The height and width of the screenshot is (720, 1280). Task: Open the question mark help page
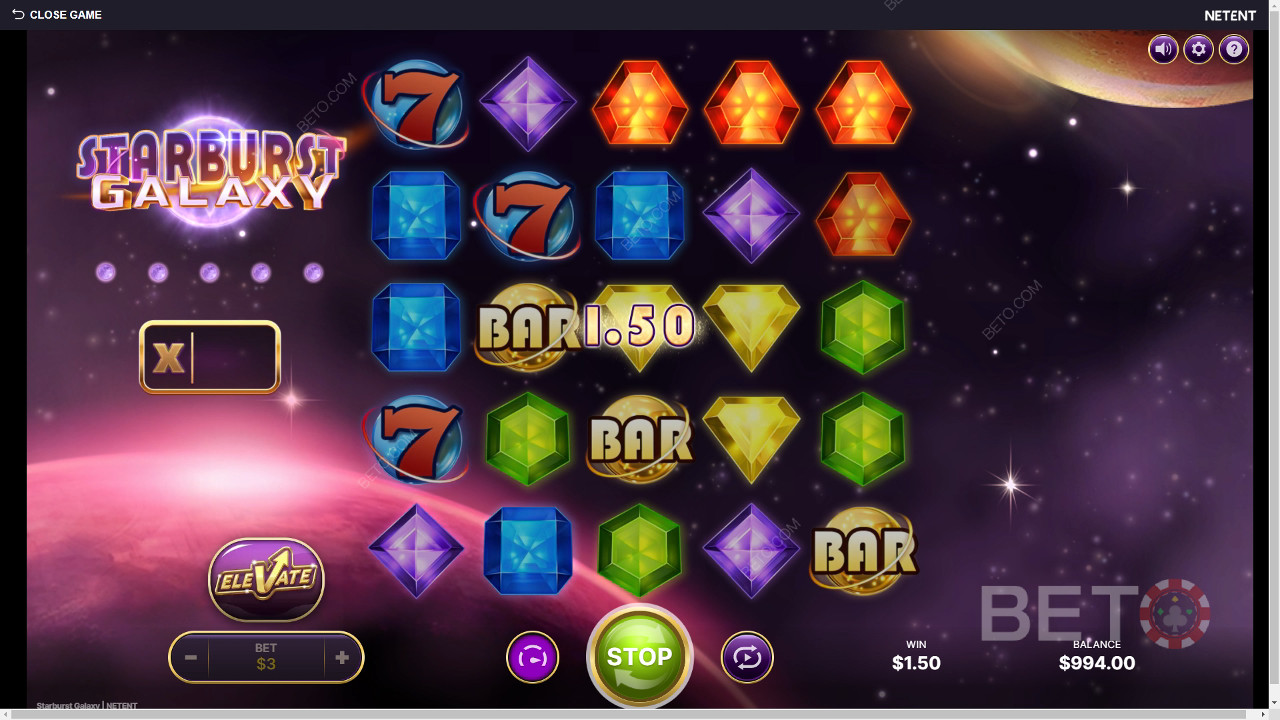click(x=1234, y=49)
